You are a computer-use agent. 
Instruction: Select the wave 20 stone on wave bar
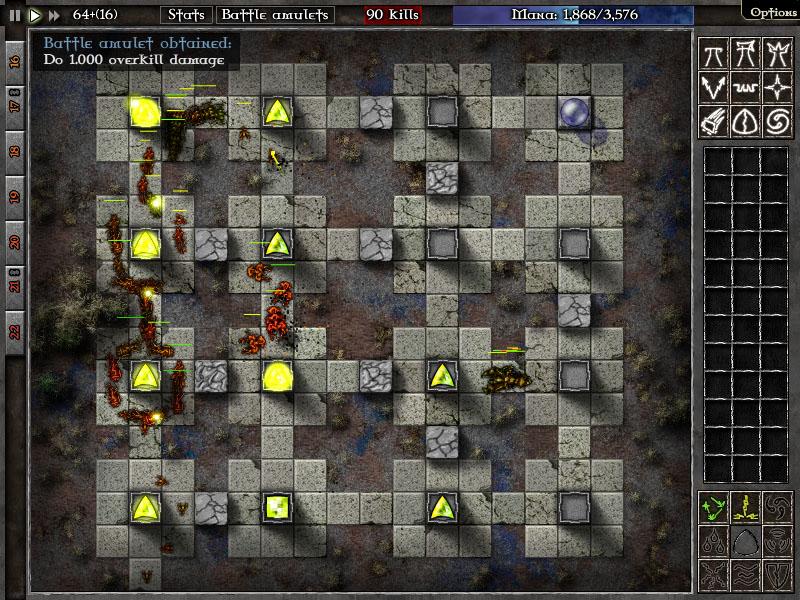tap(15, 241)
